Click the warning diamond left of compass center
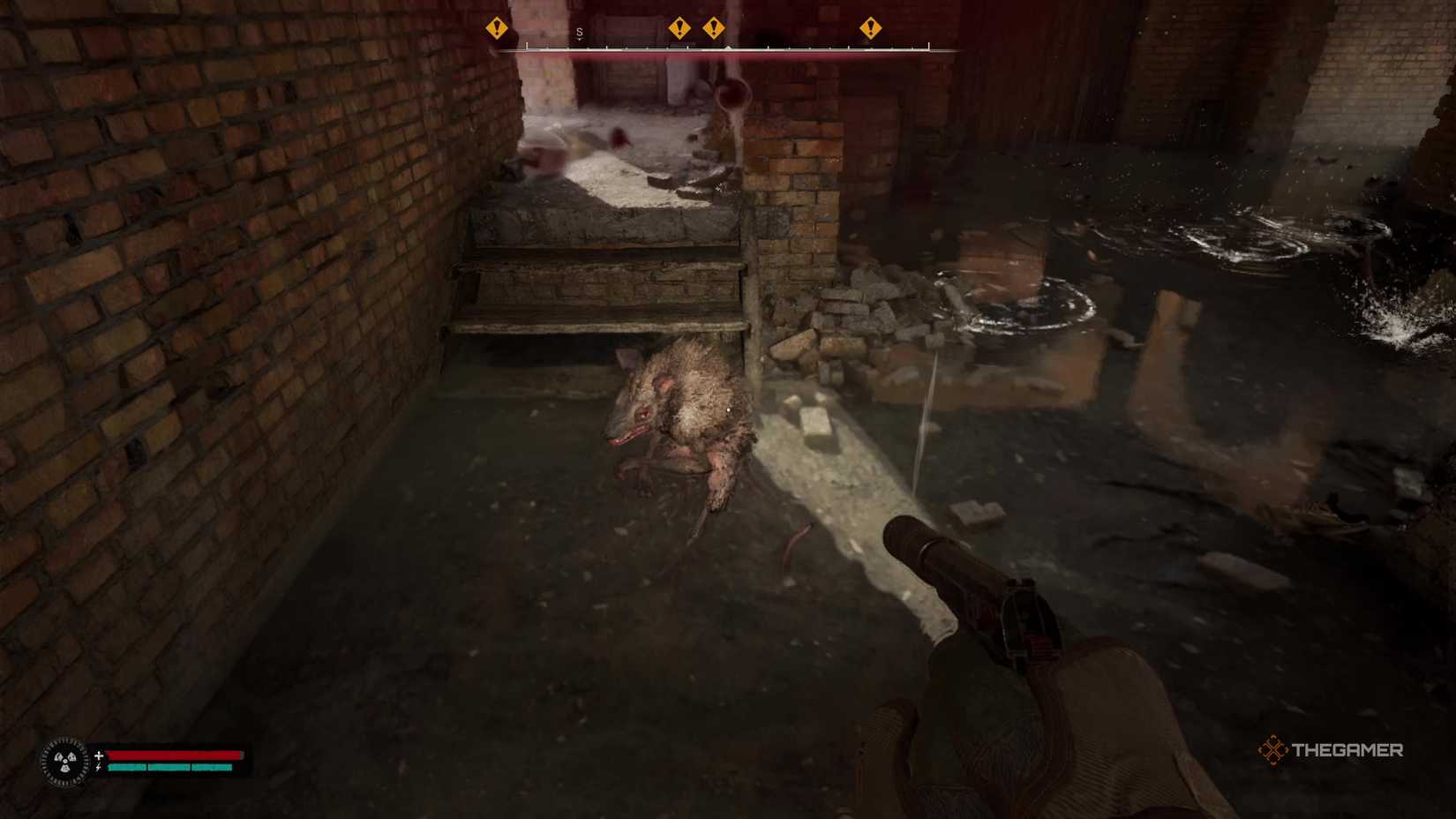 679,28
